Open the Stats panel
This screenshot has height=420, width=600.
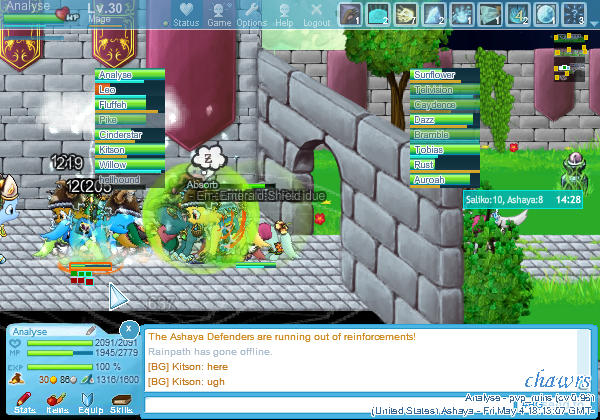pyautogui.click(x=25, y=403)
